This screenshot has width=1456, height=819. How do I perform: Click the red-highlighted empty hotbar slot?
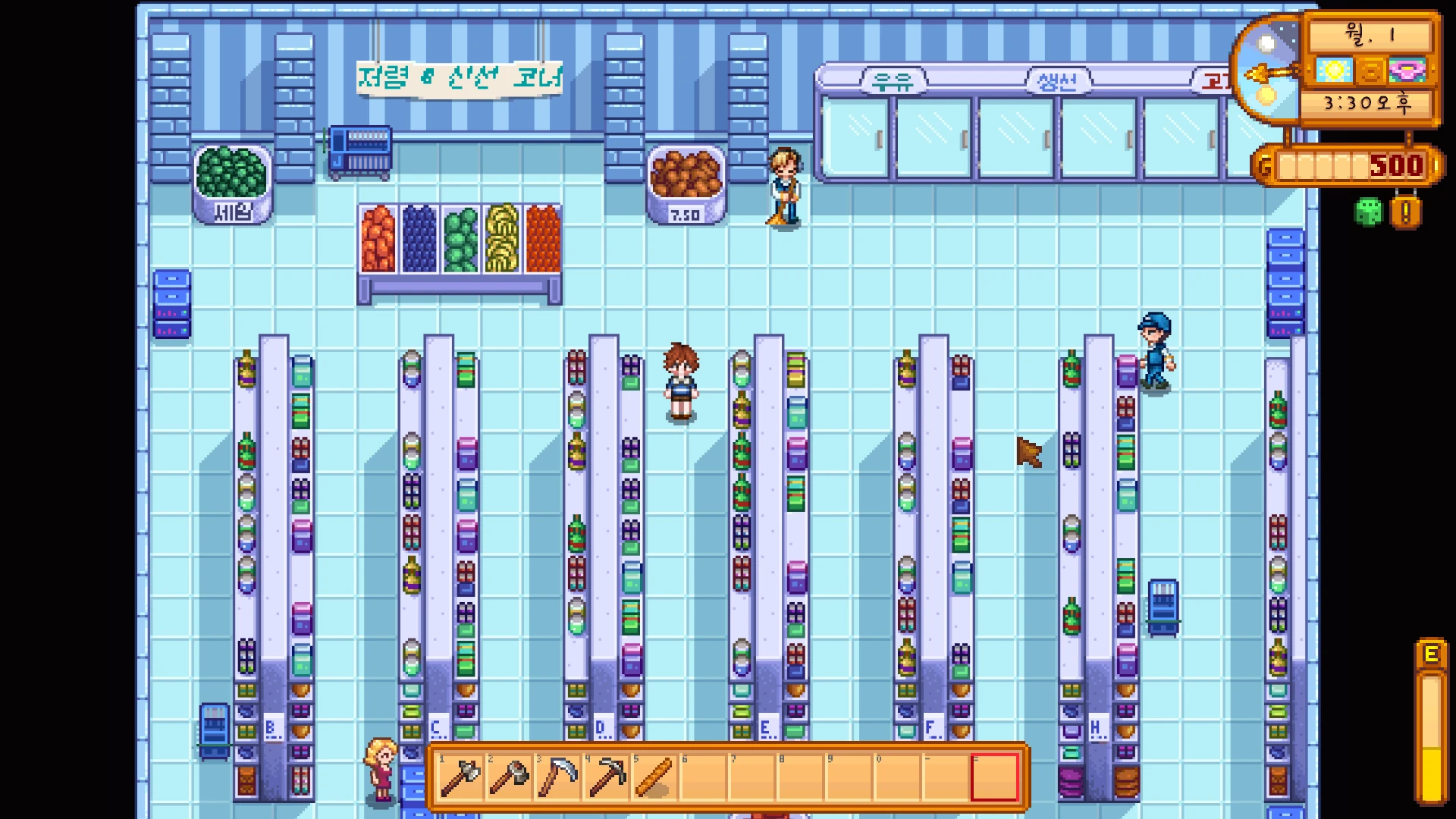(x=995, y=777)
